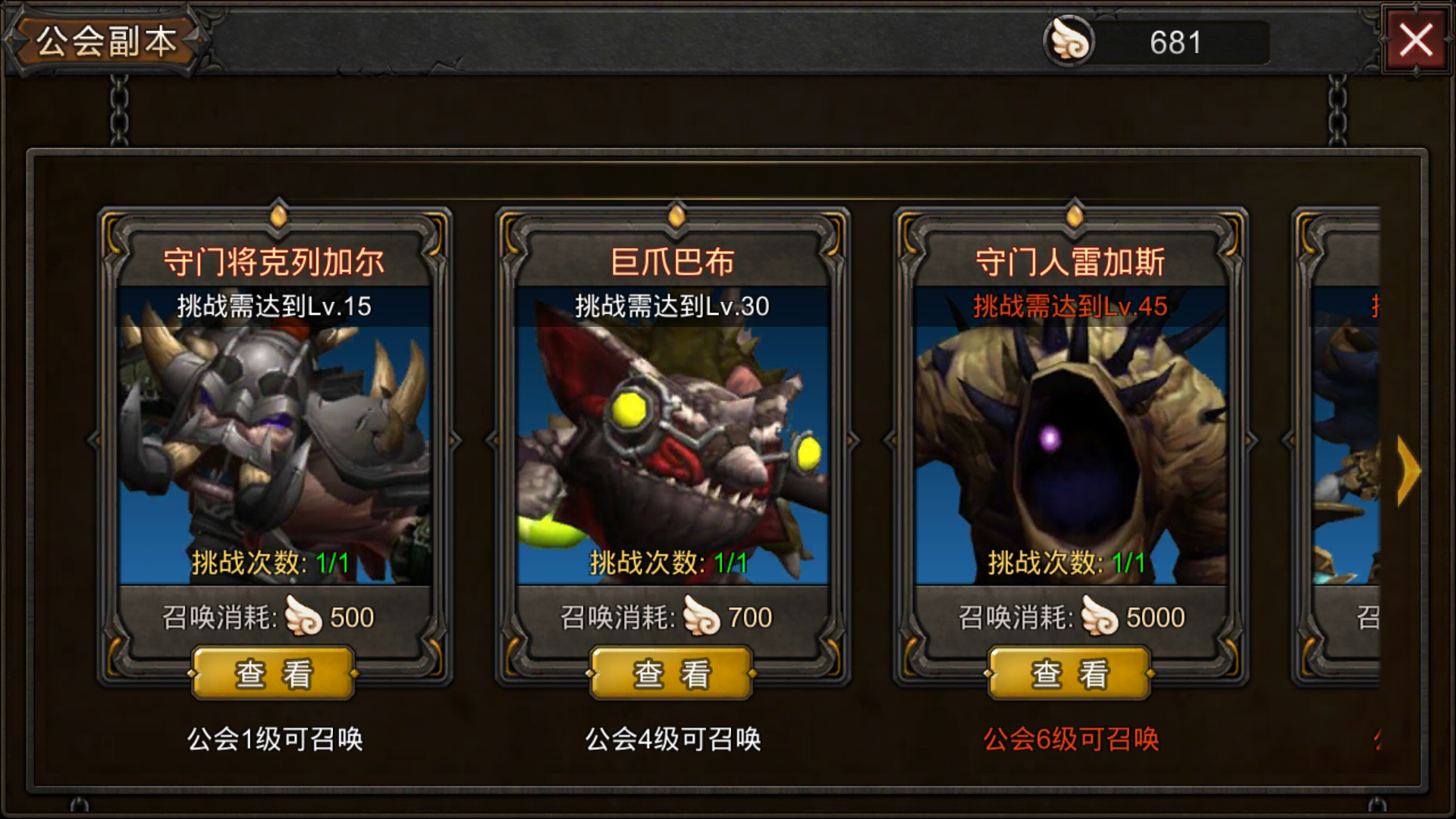Open 查看 for 守门人雷加斯
Screen dimensions: 1456x819
click(1070, 673)
